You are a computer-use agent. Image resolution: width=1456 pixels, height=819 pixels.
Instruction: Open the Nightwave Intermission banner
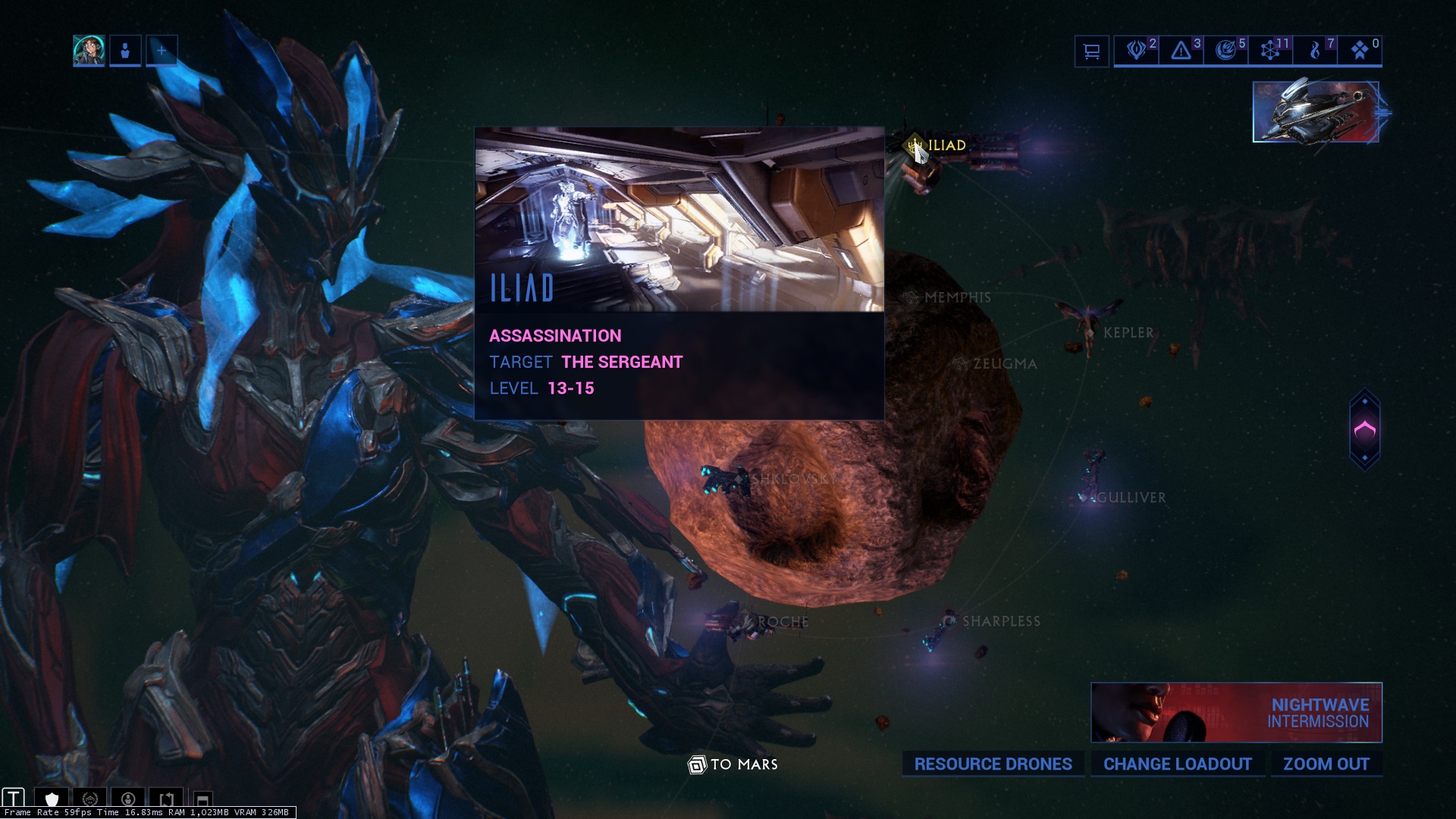tap(1236, 713)
